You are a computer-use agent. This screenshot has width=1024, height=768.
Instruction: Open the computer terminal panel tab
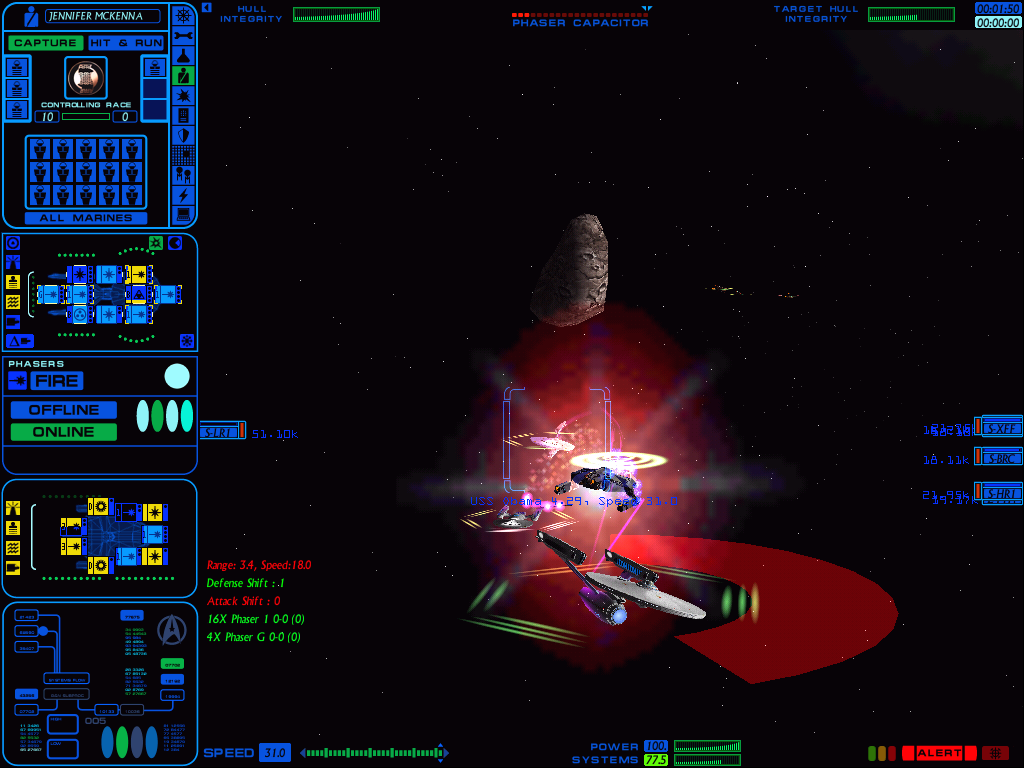coord(183,214)
